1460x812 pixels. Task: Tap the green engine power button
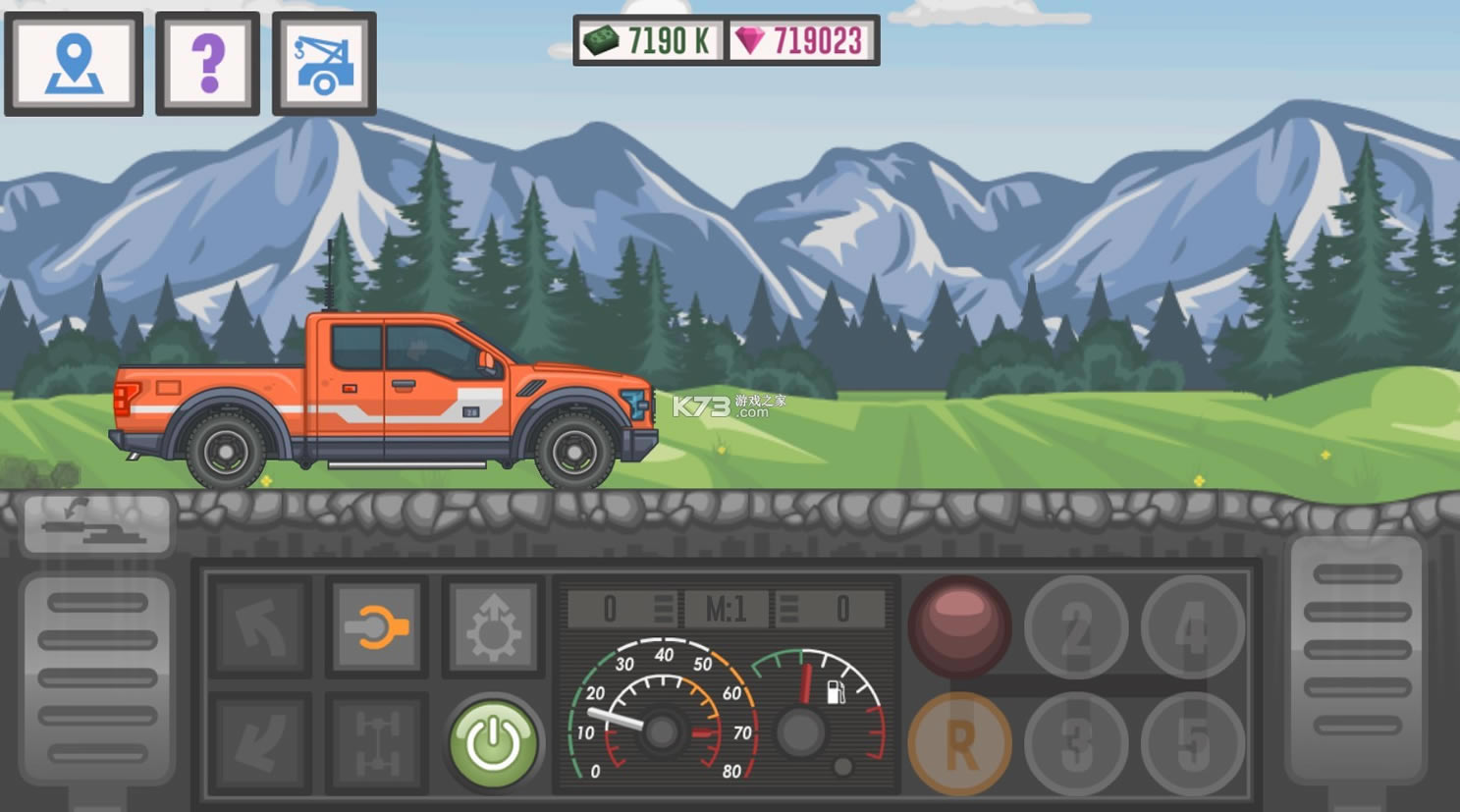493,743
